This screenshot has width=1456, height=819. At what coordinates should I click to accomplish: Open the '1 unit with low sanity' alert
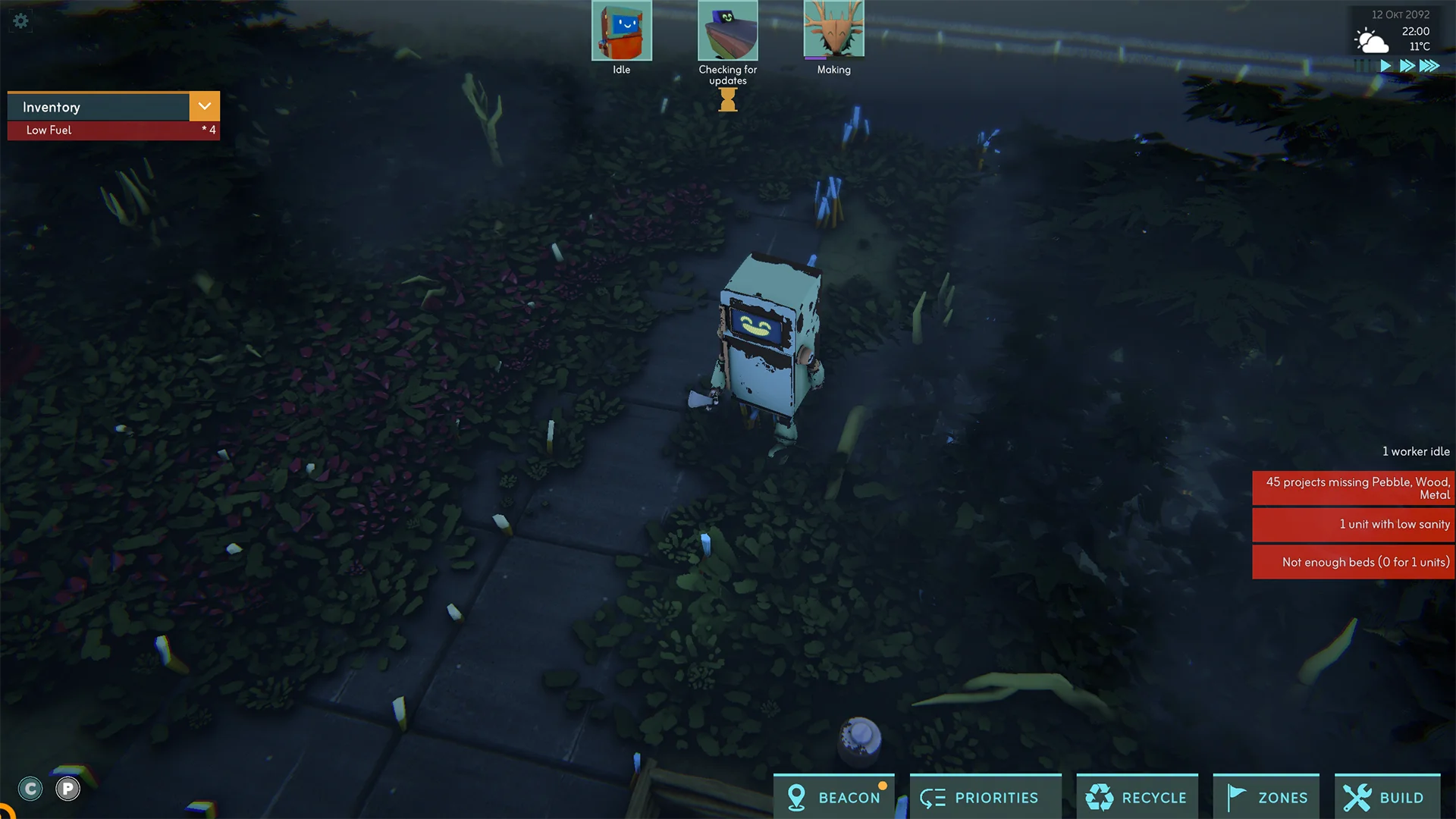click(1354, 525)
